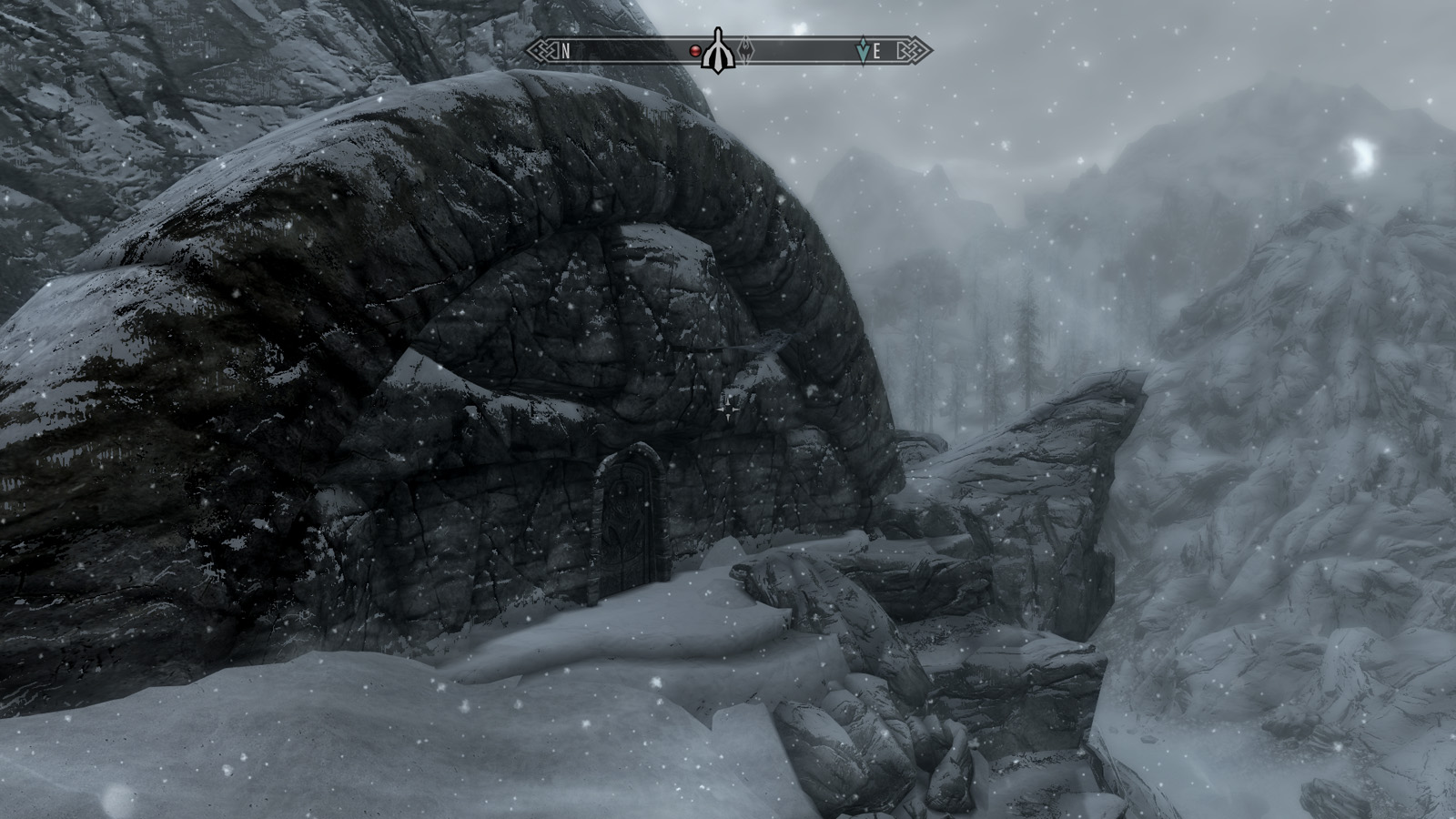The image size is (1456, 819).
Task: Click the faded dragon emblem compass marker
Action: tap(746, 51)
